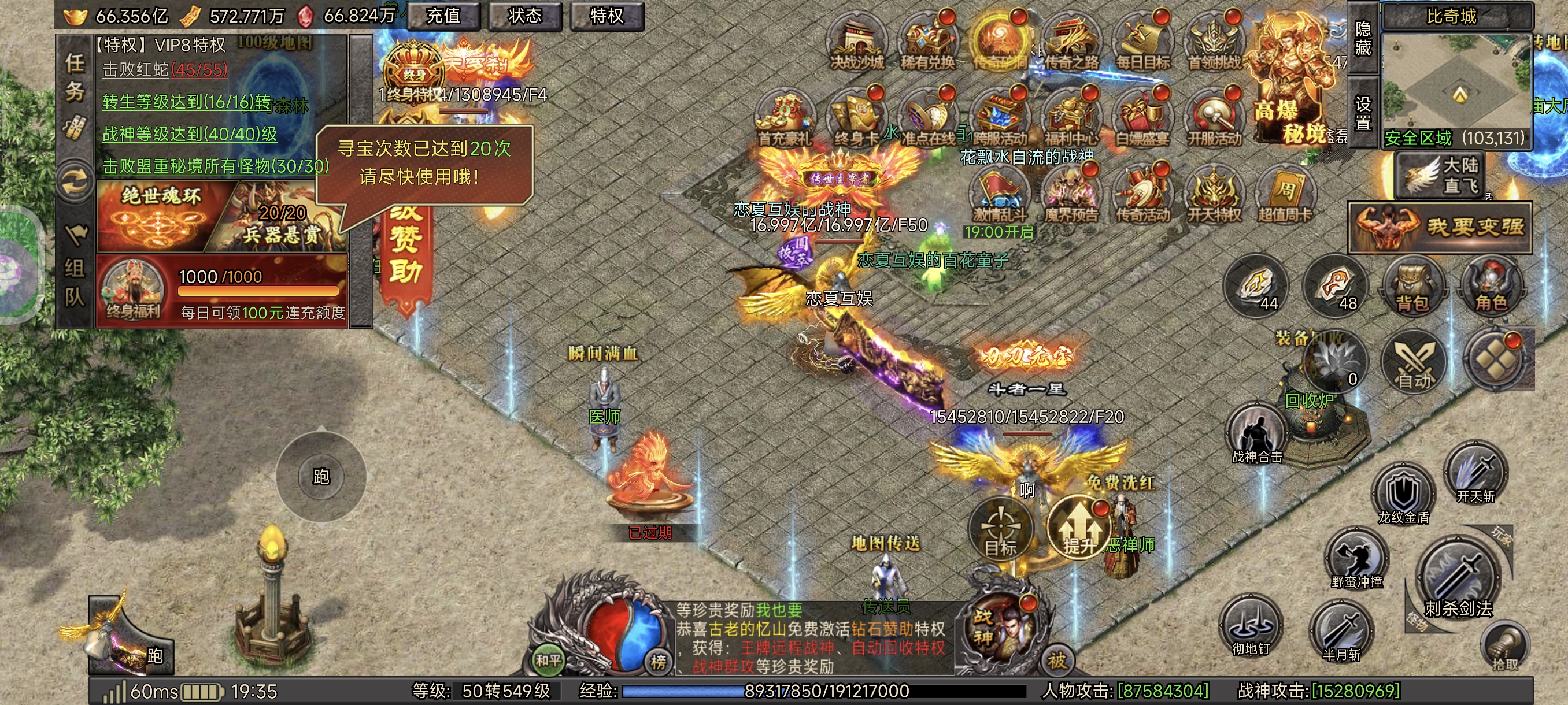Hide icons with the 隐藏 button
Image resolution: width=1568 pixels, height=705 pixels.
(x=1363, y=38)
